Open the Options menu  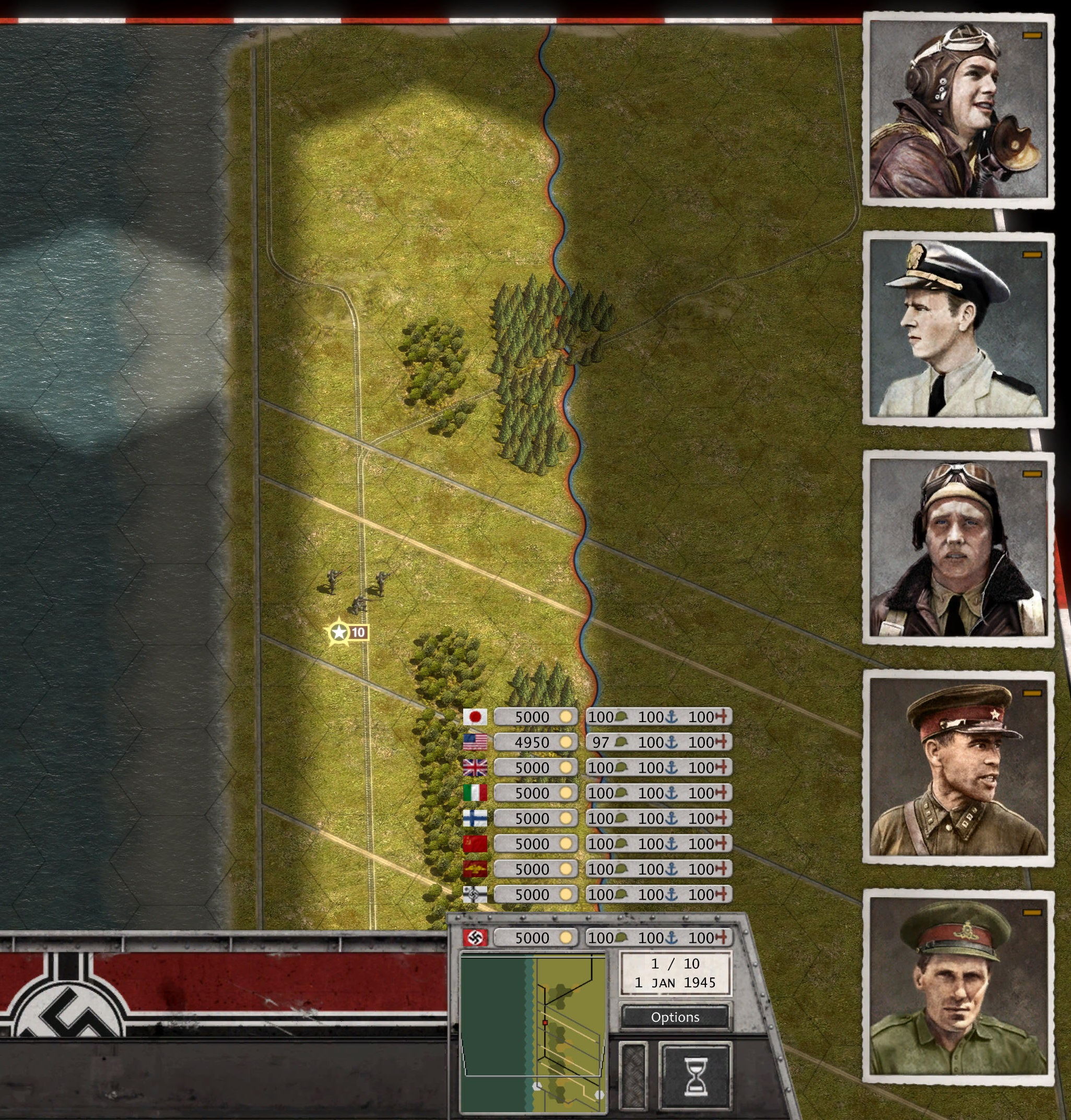pyautogui.click(x=675, y=1017)
